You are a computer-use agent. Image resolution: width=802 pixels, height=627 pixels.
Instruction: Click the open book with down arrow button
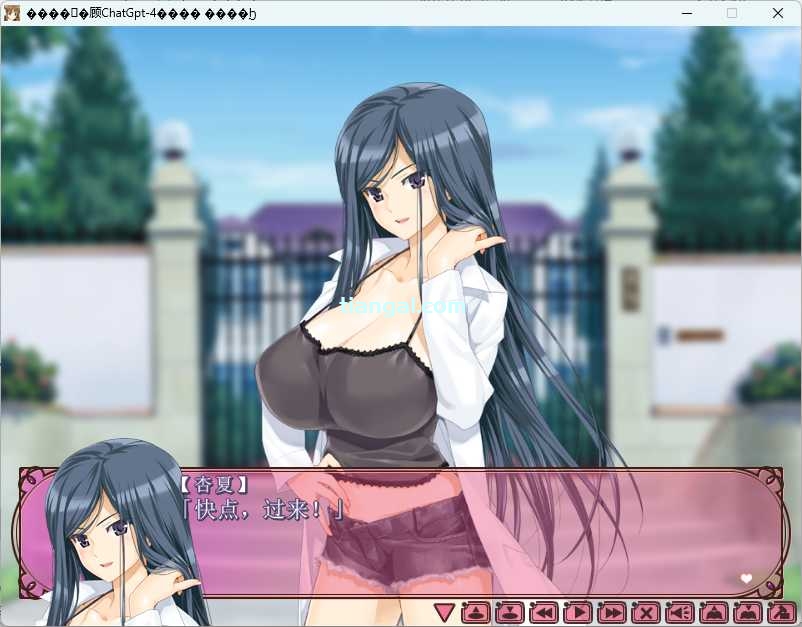[x=747, y=612]
